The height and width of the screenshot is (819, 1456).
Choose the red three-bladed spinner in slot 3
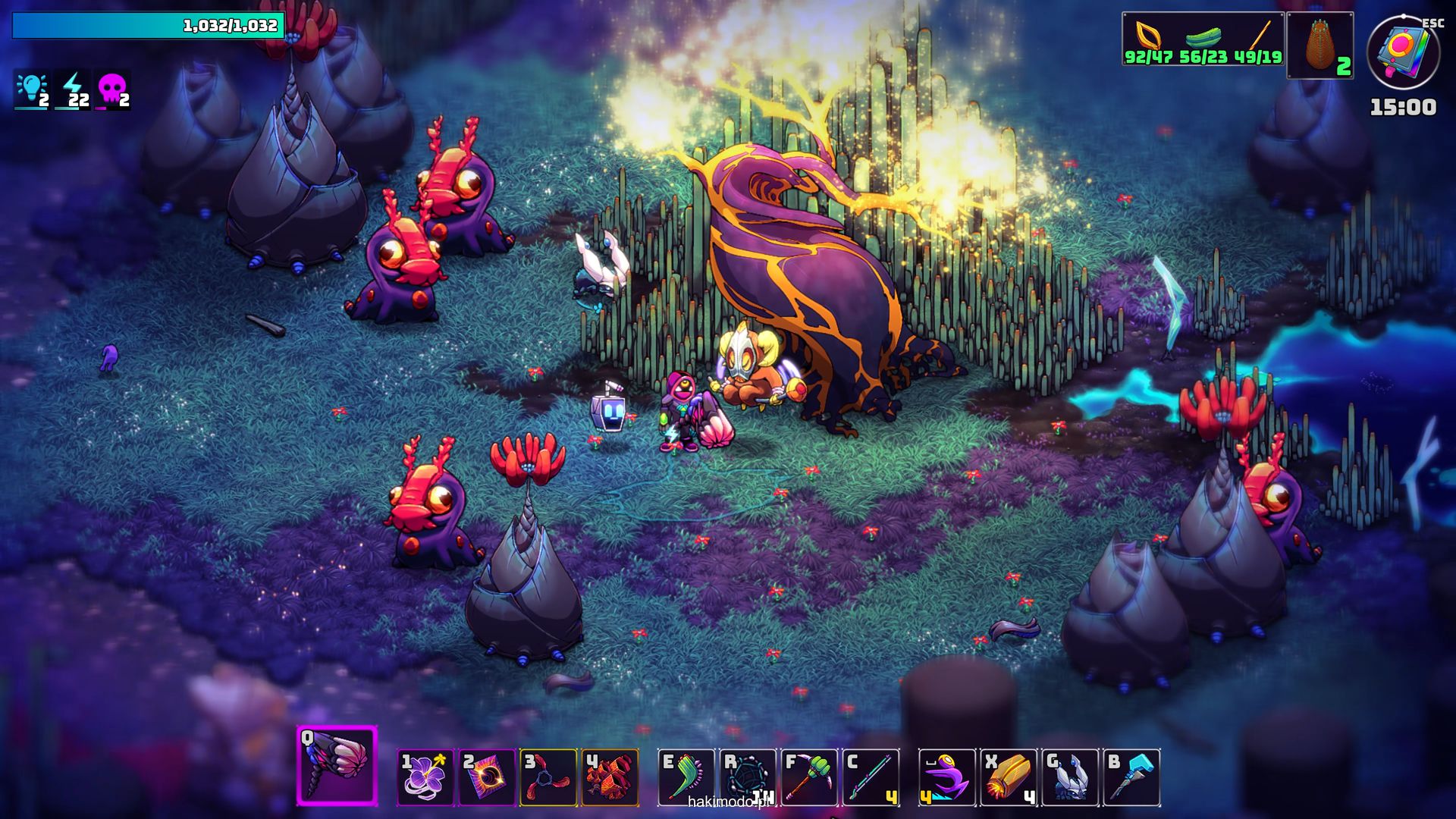click(548, 777)
